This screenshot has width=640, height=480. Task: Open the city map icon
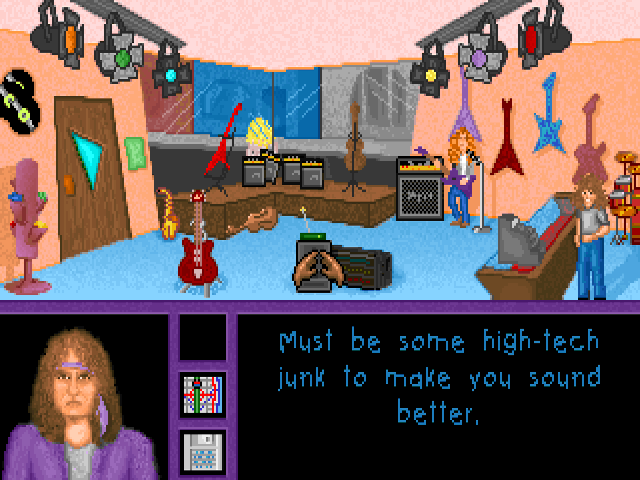202,394
